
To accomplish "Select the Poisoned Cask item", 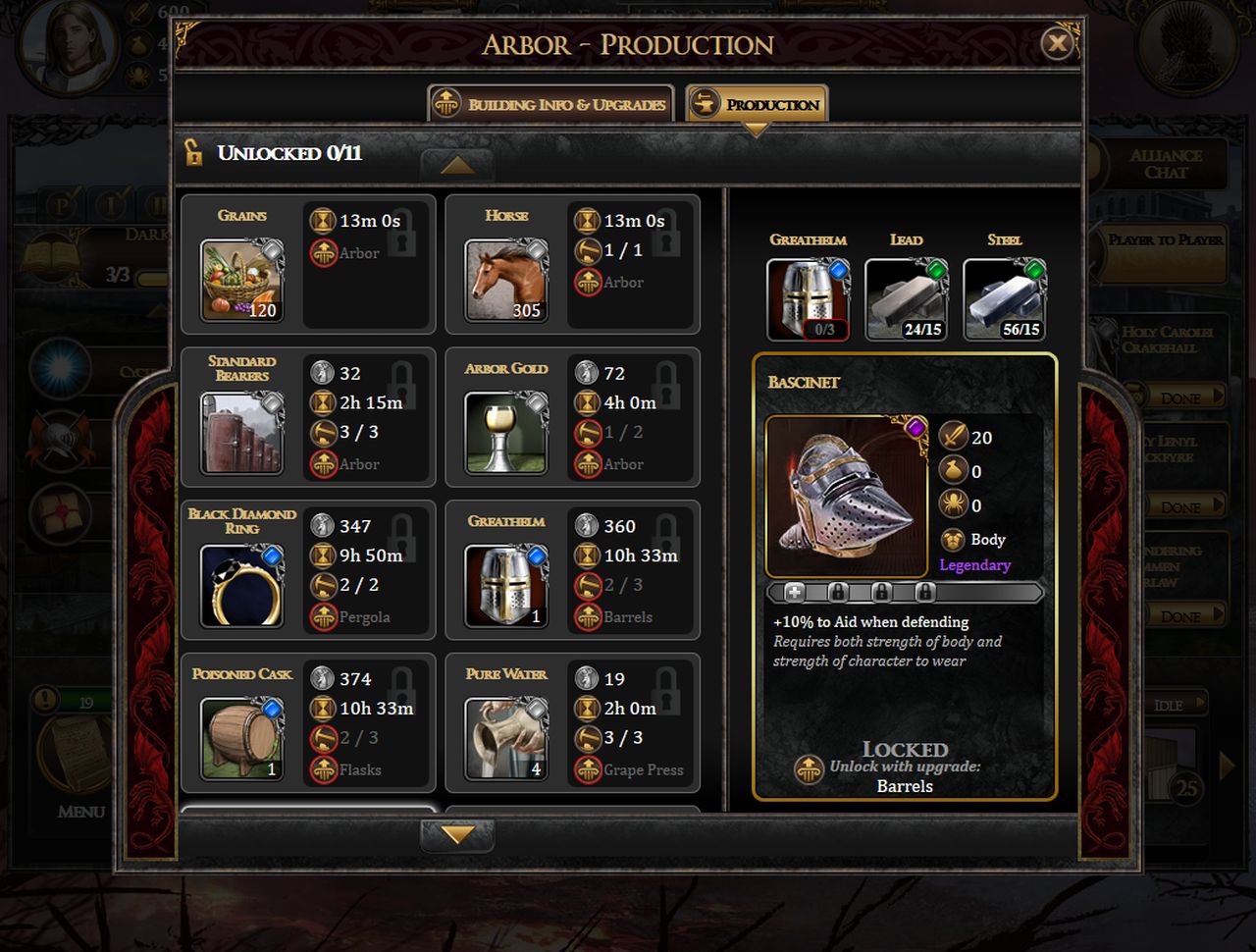I will [241, 738].
